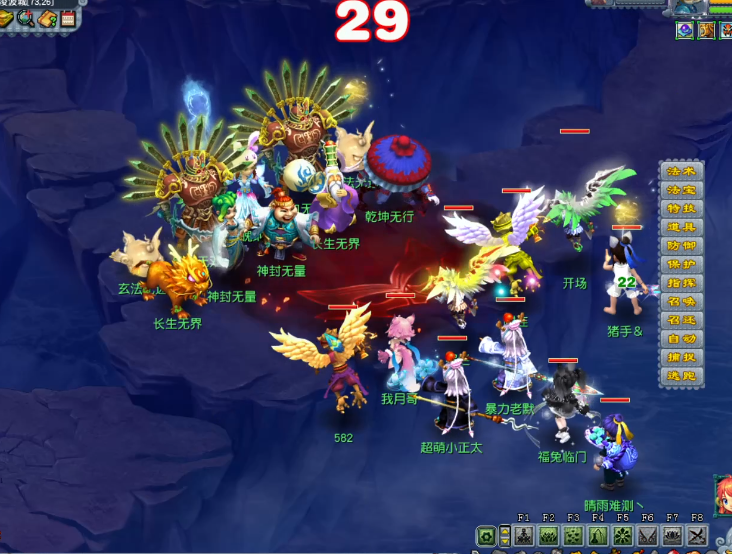Choose the 法宝 treasure command
This screenshot has width=732, height=554.
(681, 190)
